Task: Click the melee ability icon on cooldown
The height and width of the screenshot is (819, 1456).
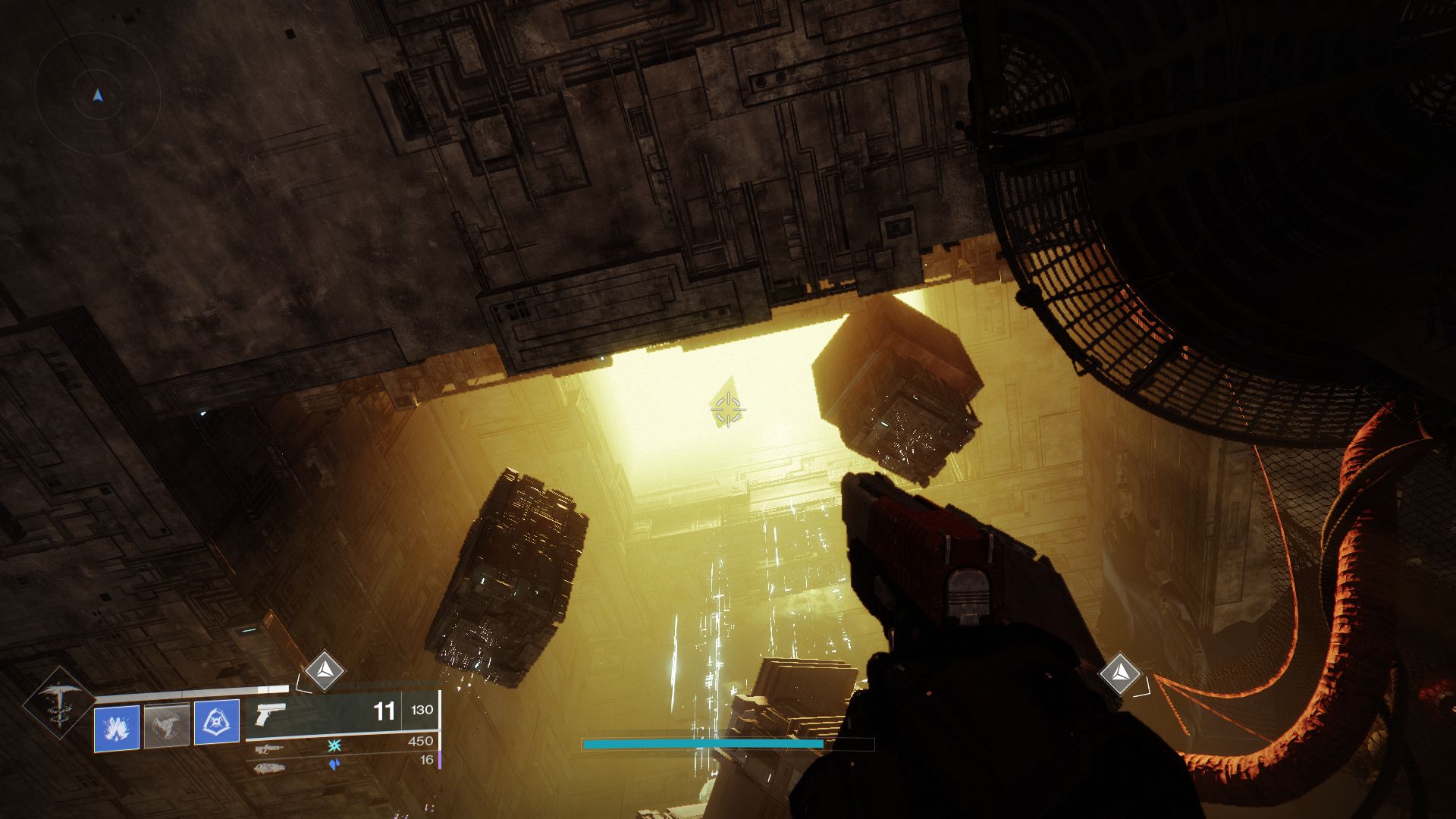Action: coord(166,726)
